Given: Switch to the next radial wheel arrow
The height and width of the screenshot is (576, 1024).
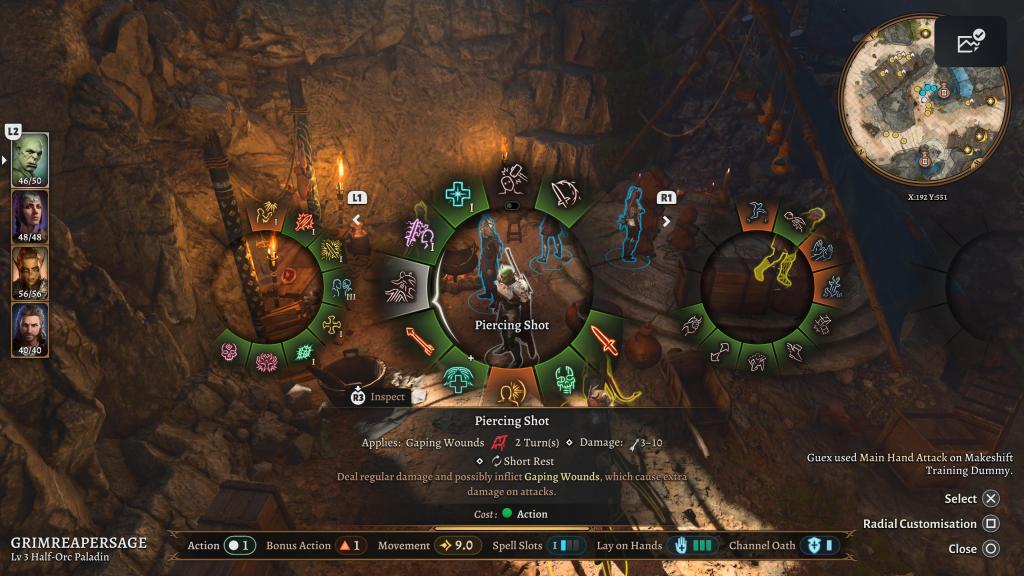Looking at the screenshot, I should (x=667, y=220).
